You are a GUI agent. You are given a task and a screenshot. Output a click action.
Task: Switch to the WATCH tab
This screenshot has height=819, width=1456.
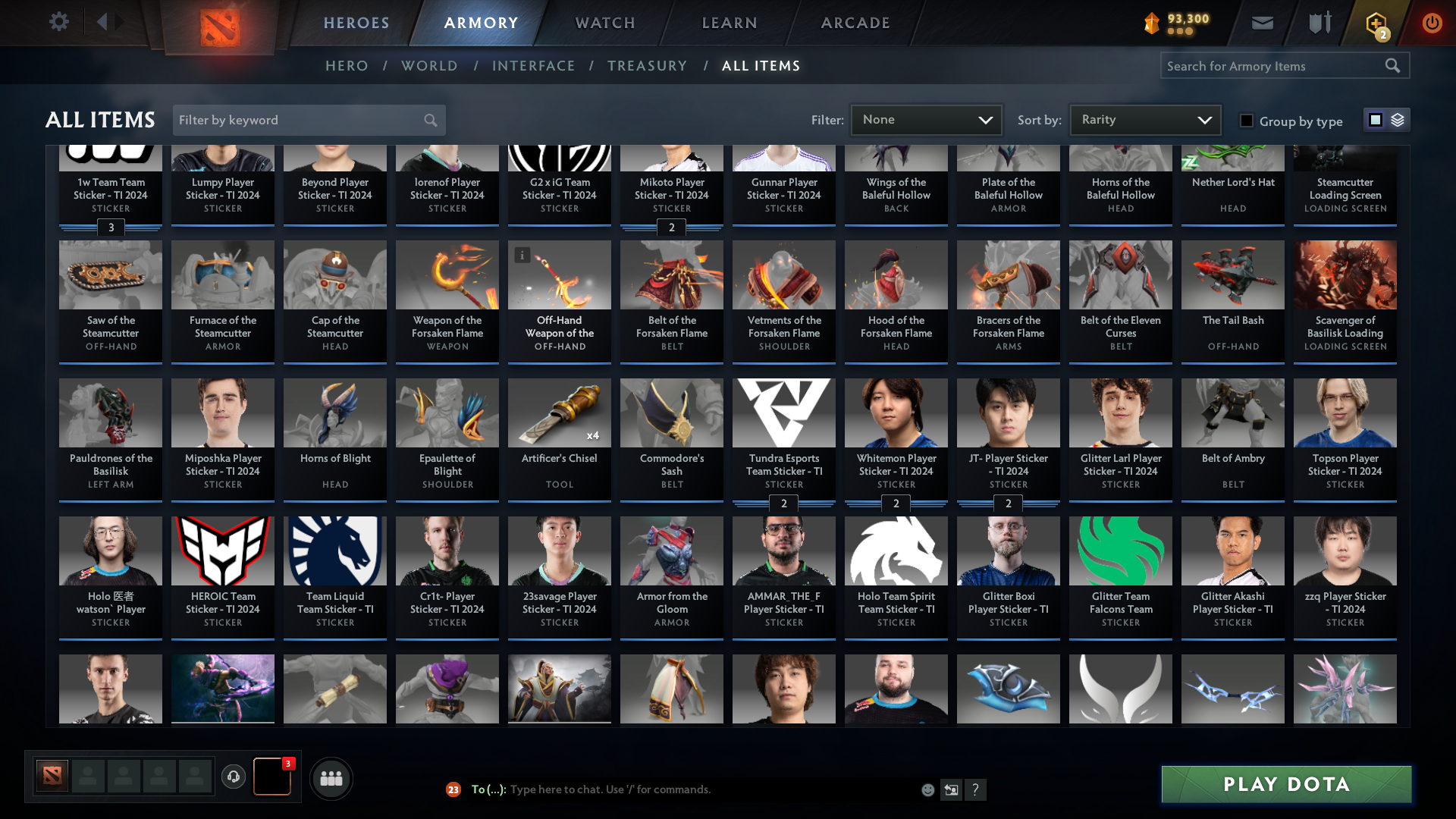(x=604, y=23)
